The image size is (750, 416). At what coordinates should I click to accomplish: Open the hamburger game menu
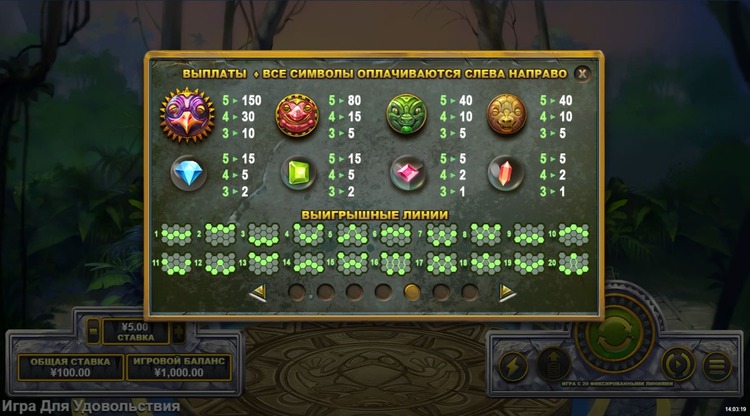716,364
